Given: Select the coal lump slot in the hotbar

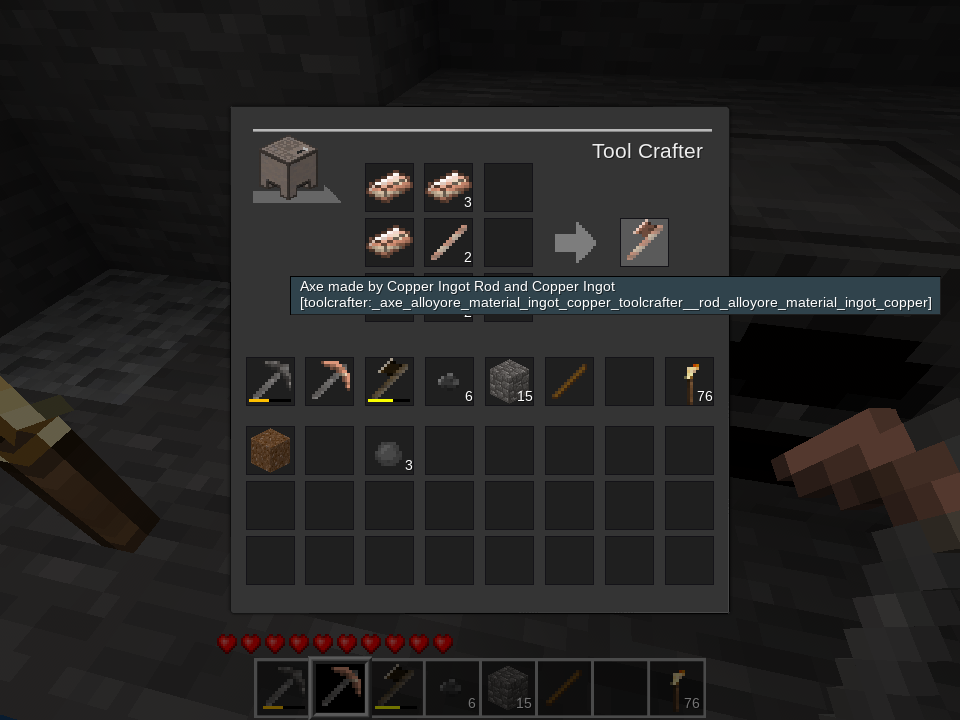Looking at the screenshot, I should coord(452,687).
